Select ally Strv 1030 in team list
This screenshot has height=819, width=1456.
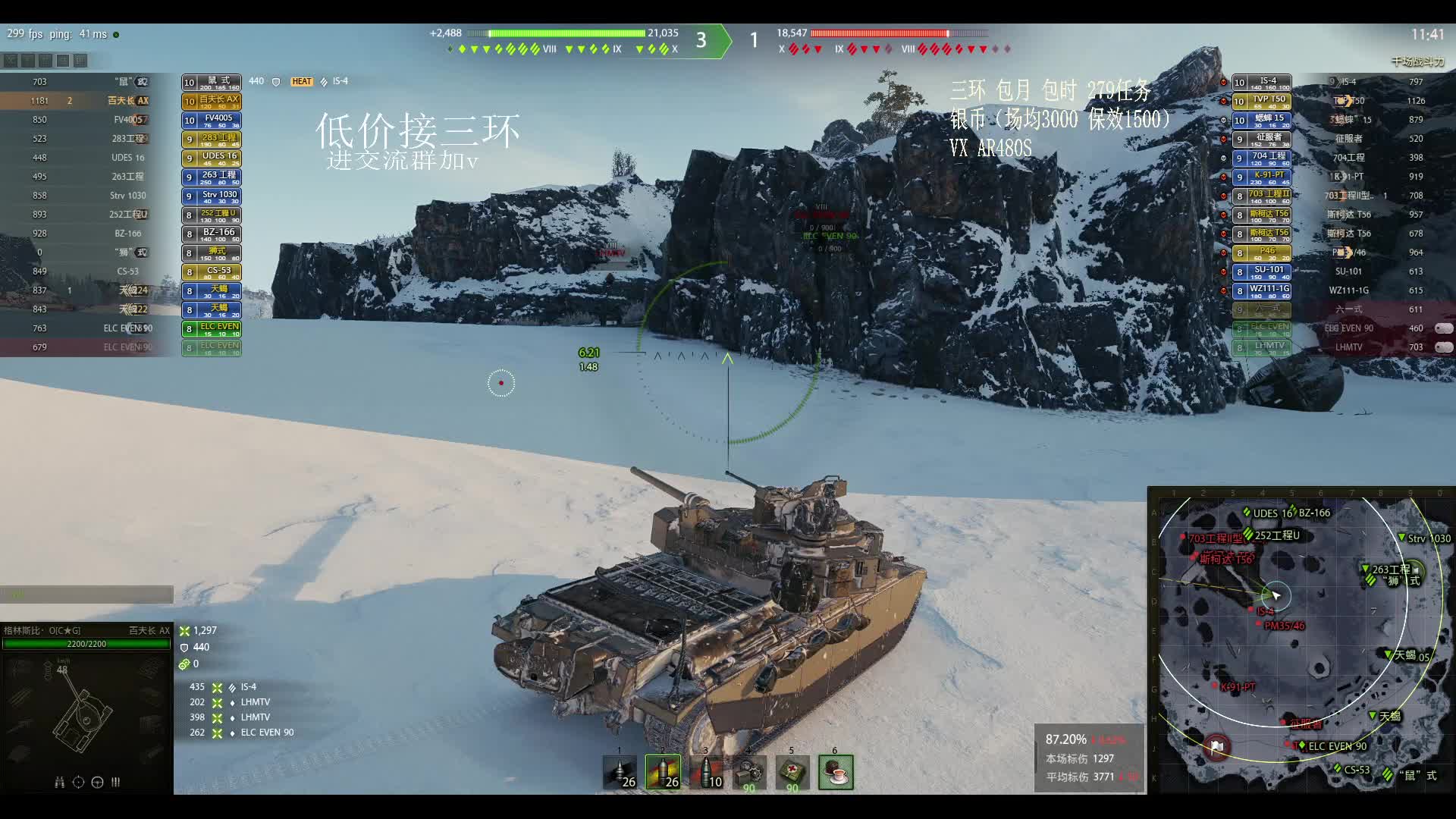(128, 196)
